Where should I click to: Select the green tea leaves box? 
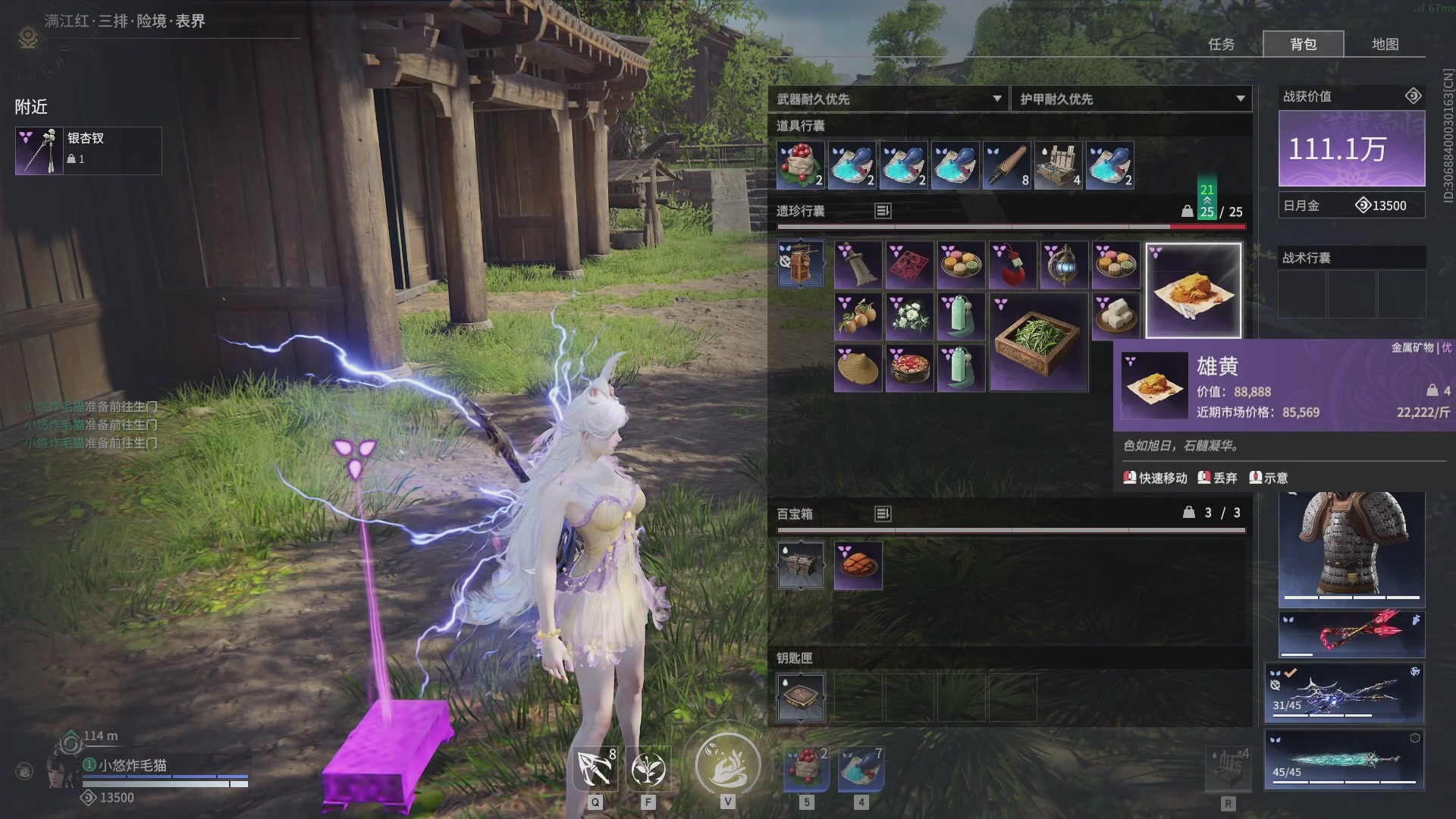click(1038, 342)
